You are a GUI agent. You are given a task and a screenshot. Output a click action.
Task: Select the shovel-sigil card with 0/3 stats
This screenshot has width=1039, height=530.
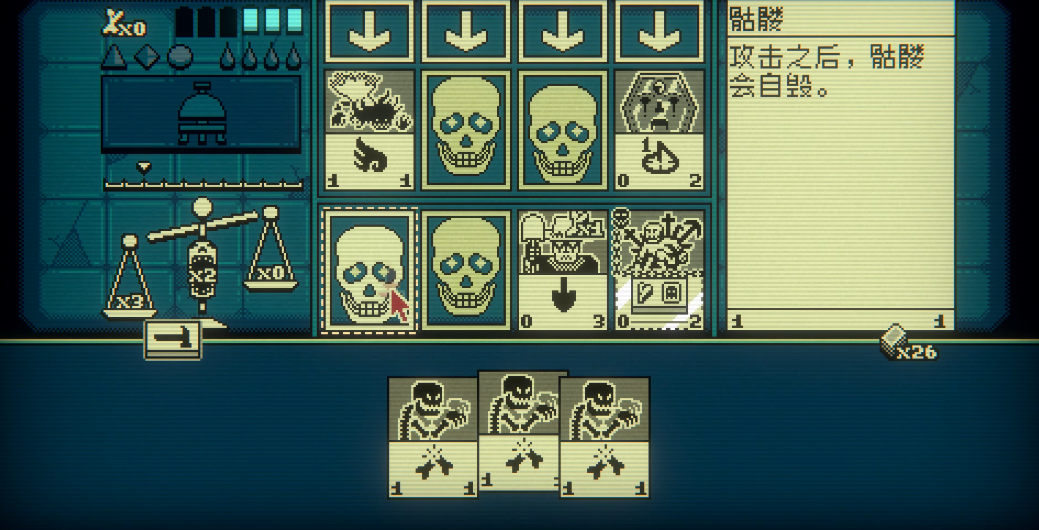coord(562,269)
